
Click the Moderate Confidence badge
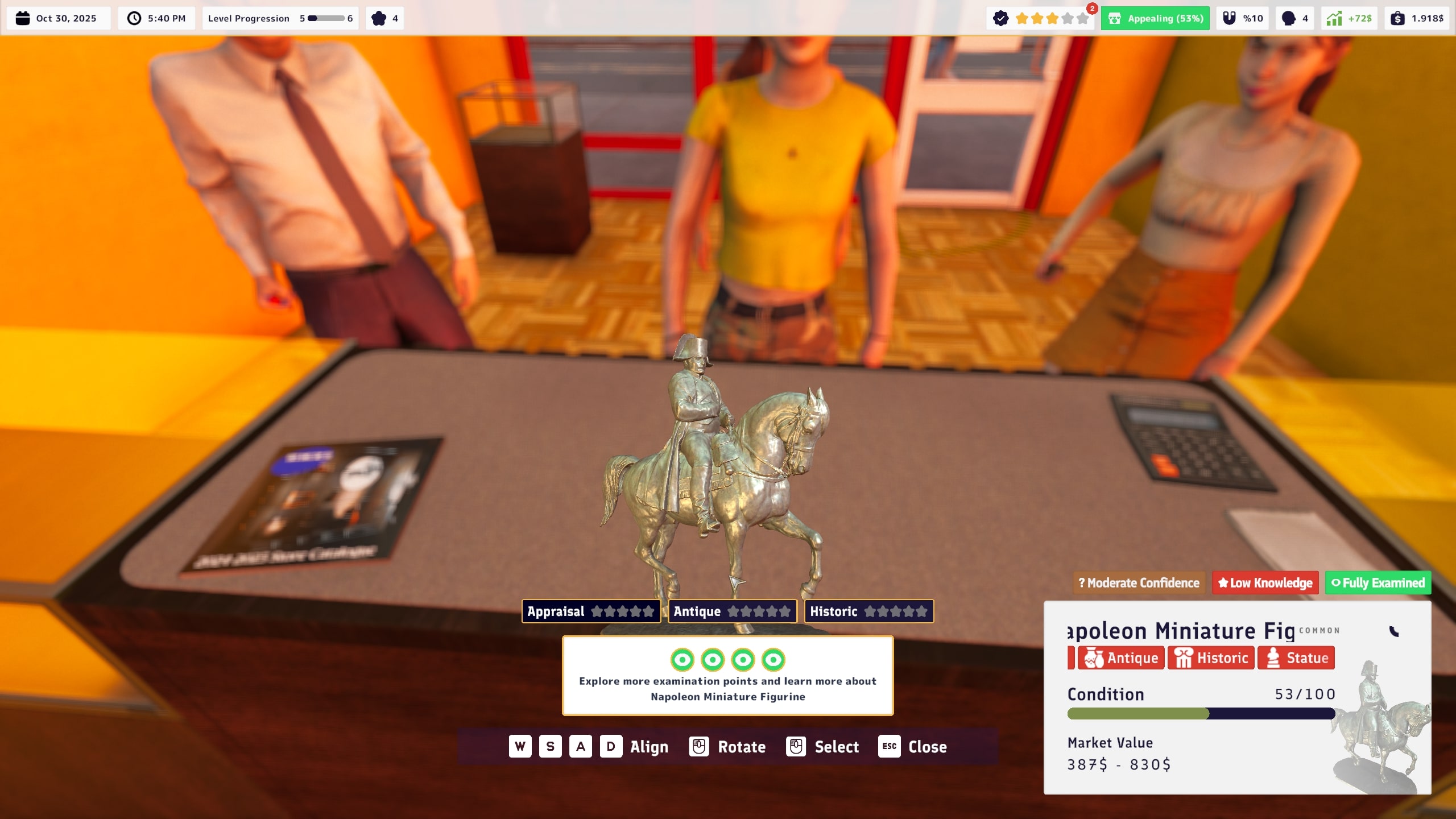point(1139,583)
